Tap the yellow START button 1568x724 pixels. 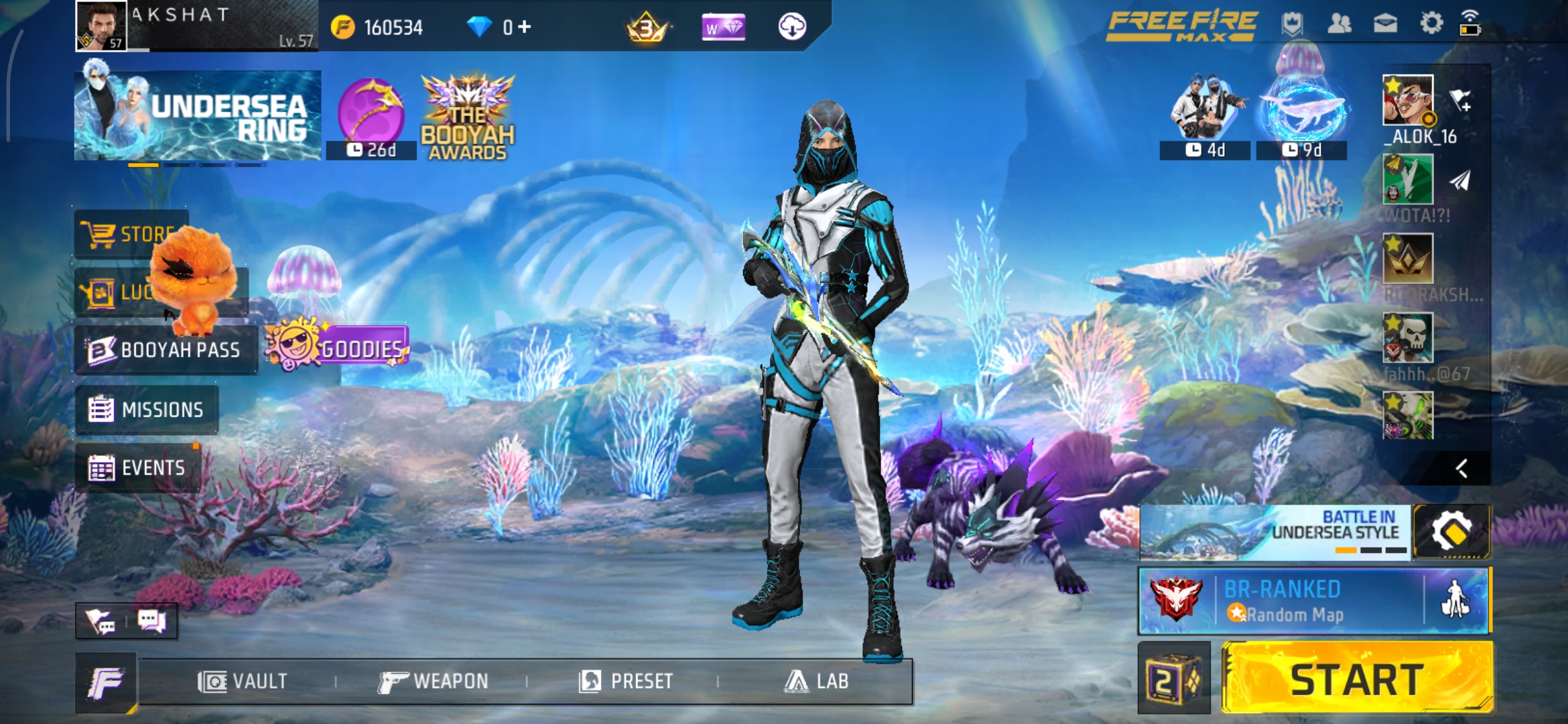1357,678
